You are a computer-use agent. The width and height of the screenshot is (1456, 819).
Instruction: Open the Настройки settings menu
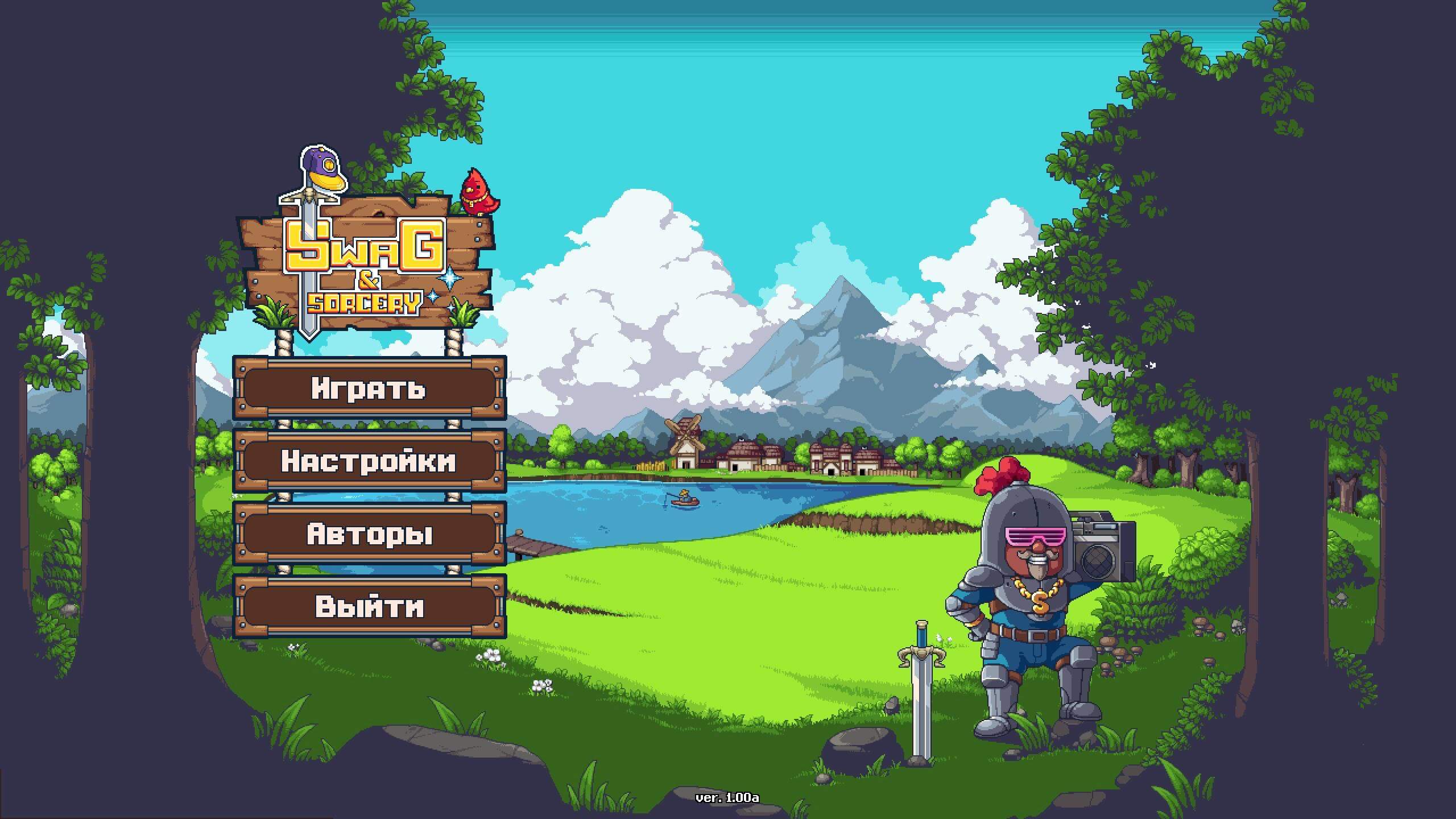[369, 461]
